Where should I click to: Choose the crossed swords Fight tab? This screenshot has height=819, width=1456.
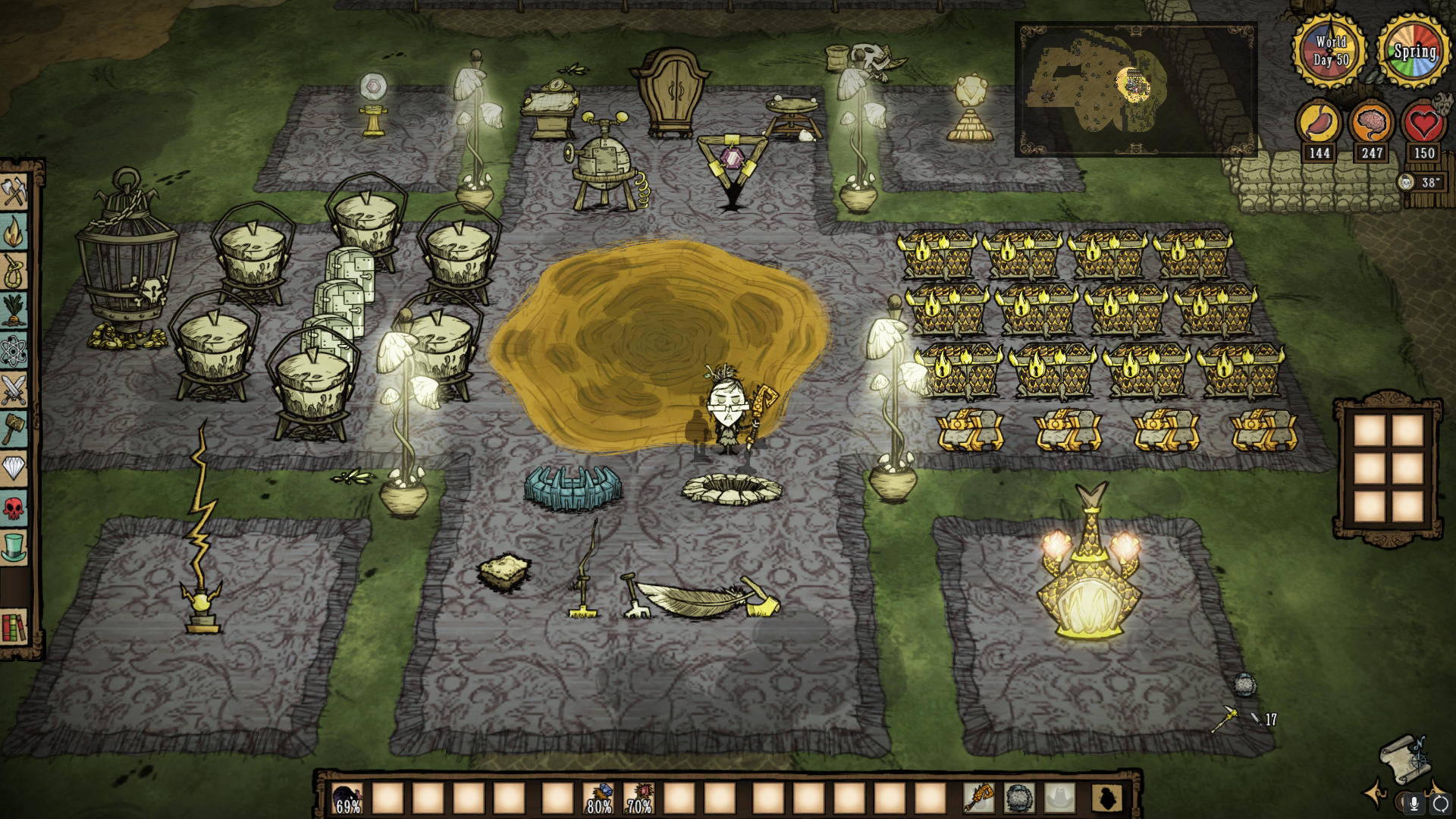pos(14,390)
